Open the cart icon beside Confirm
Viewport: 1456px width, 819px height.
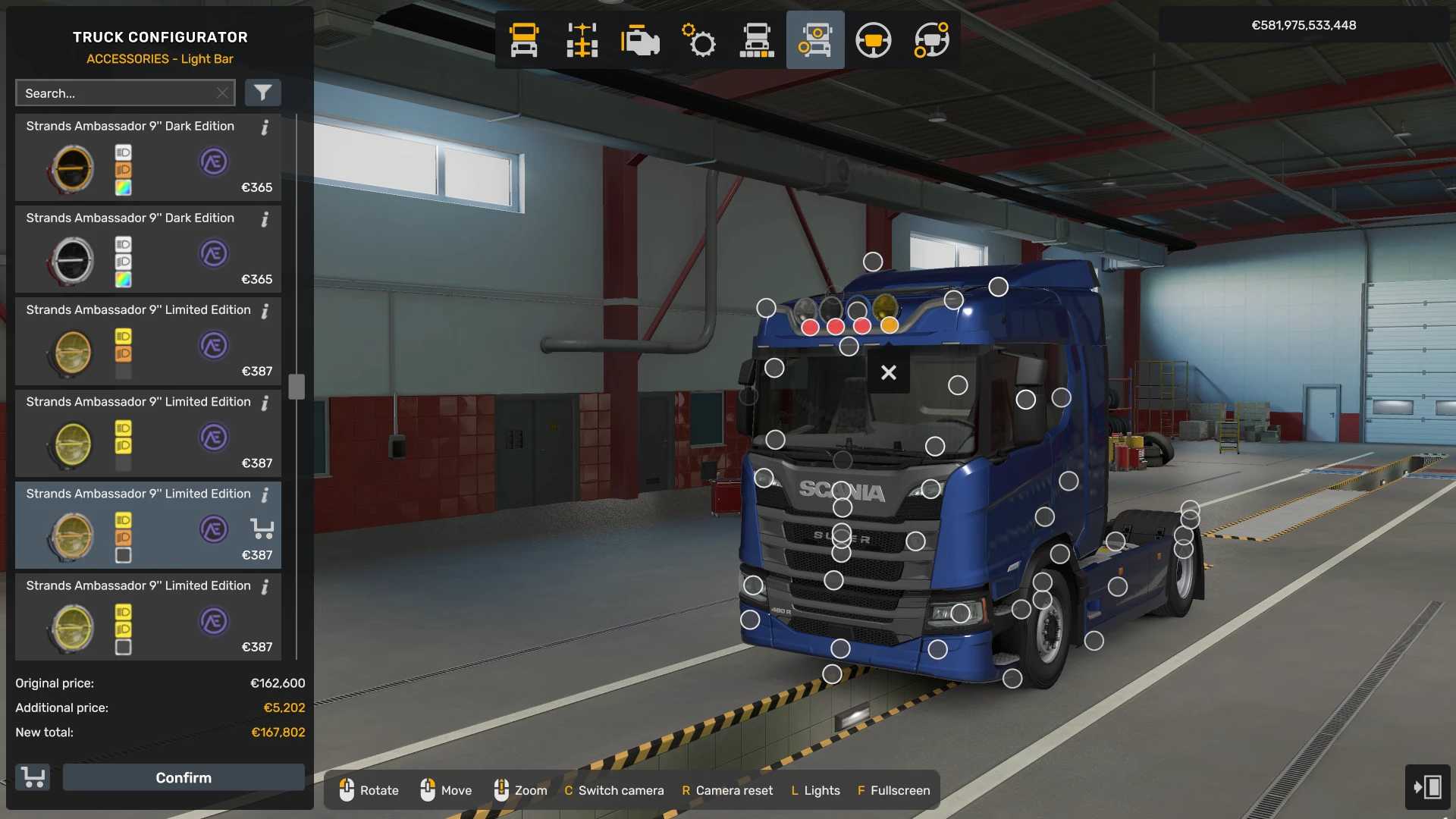pyautogui.click(x=33, y=777)
